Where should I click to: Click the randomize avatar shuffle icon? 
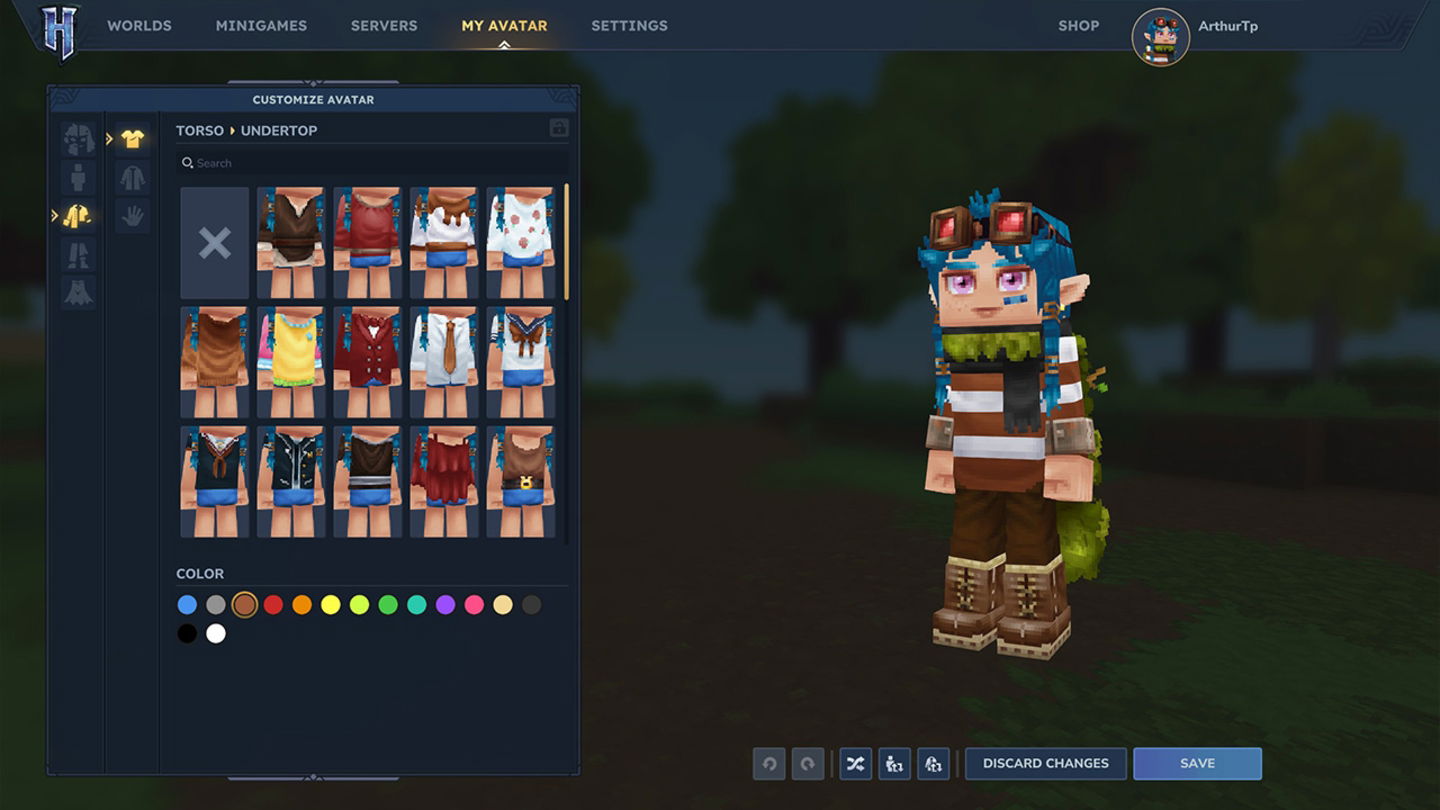coord(855,763)
